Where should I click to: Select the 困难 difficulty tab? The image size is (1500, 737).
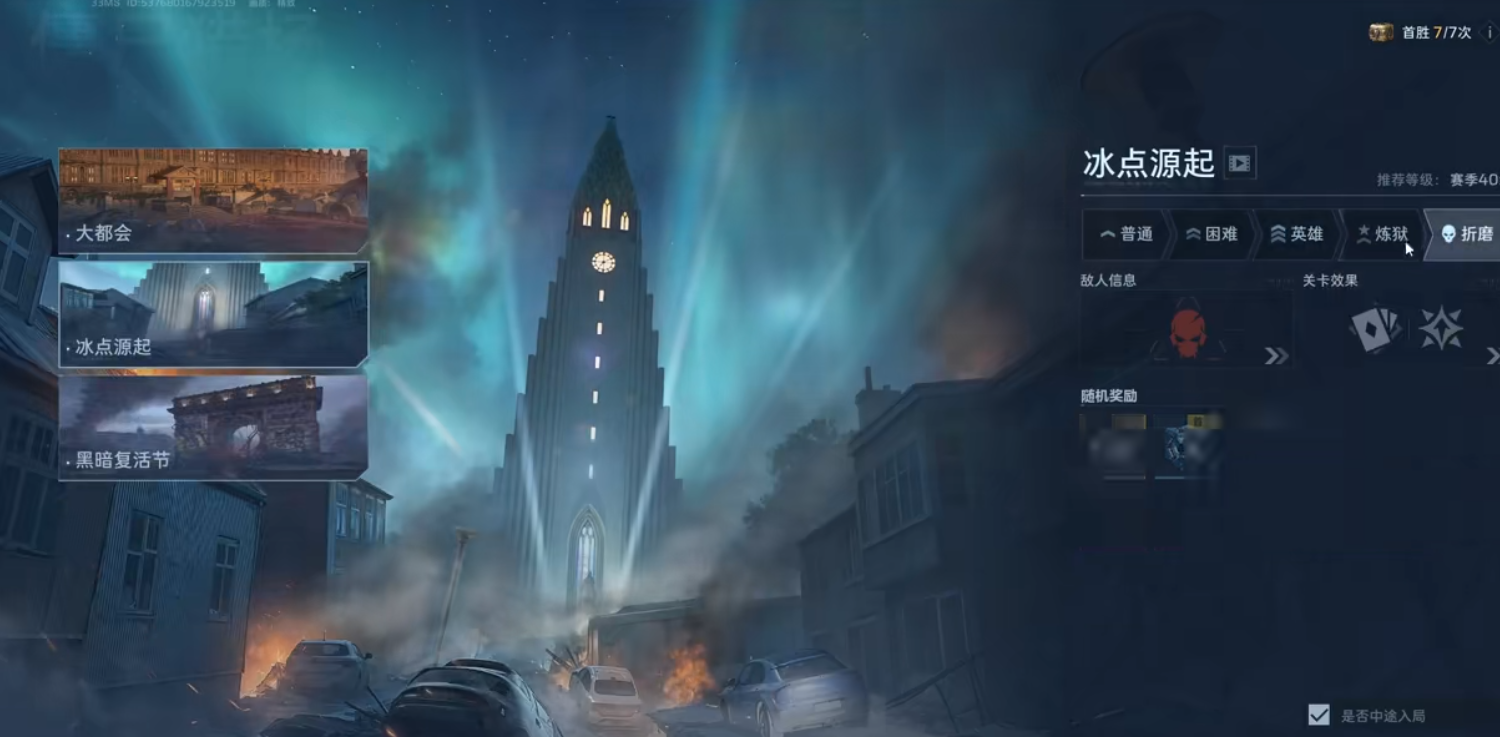pyautogui.click(x=1211, y=234)
